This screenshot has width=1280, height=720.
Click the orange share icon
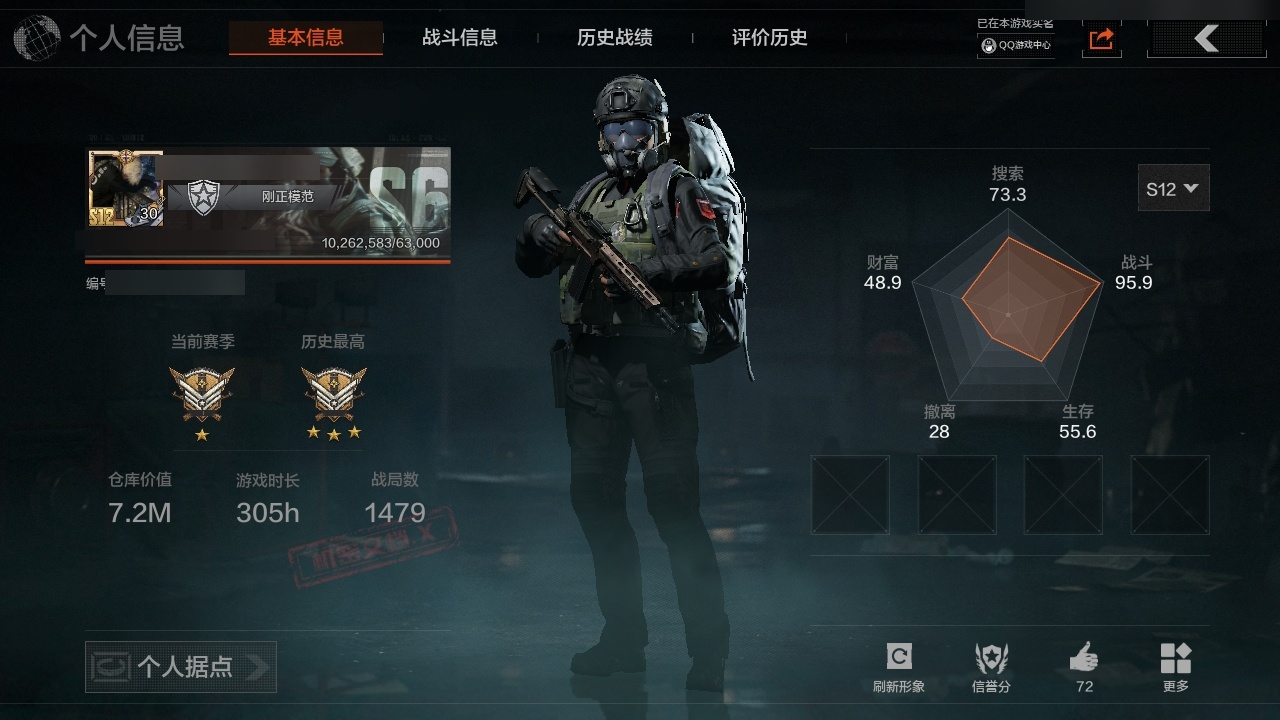coord(1101,39)
